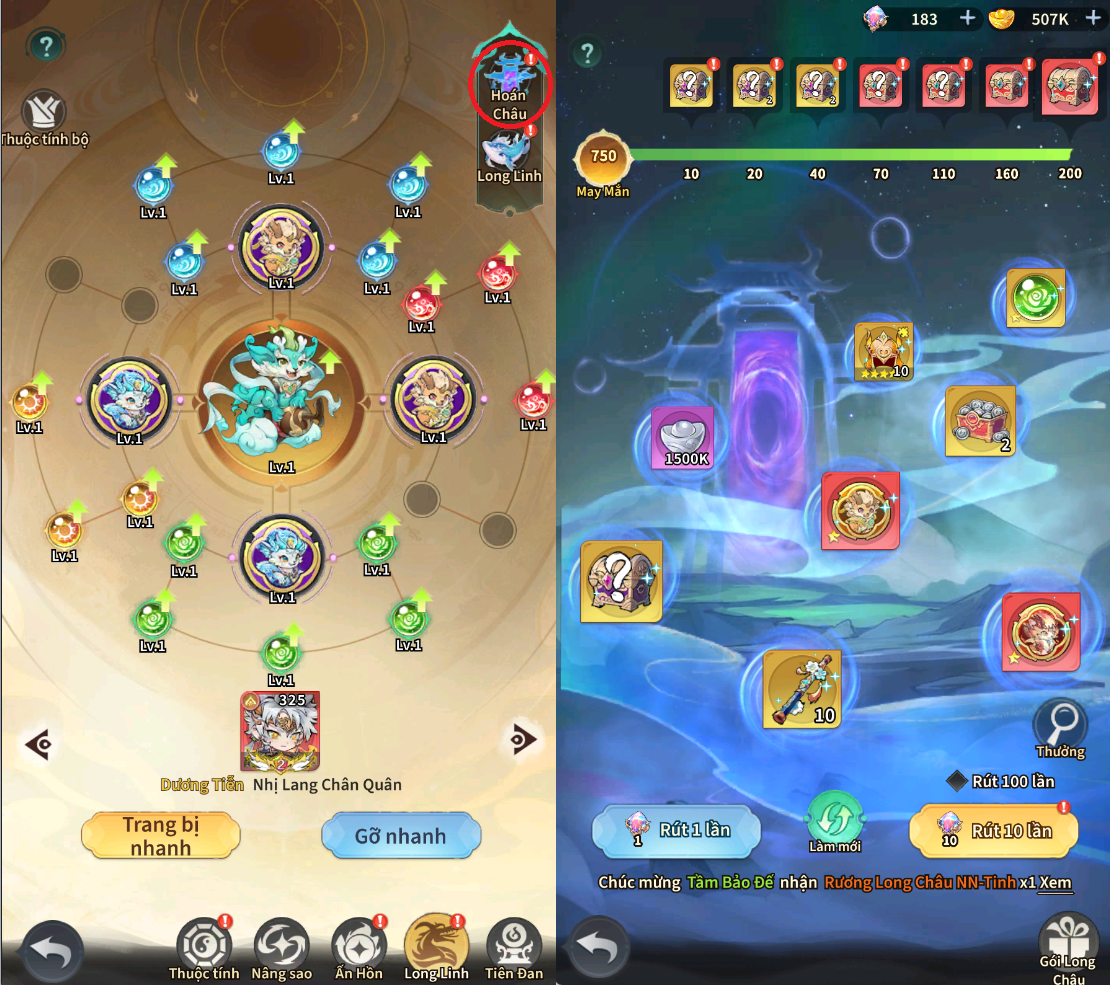Open the Hoàn Châu tab
This screenshot has height=985, width=1110.
pyautogui.click(x=509, y=85)
